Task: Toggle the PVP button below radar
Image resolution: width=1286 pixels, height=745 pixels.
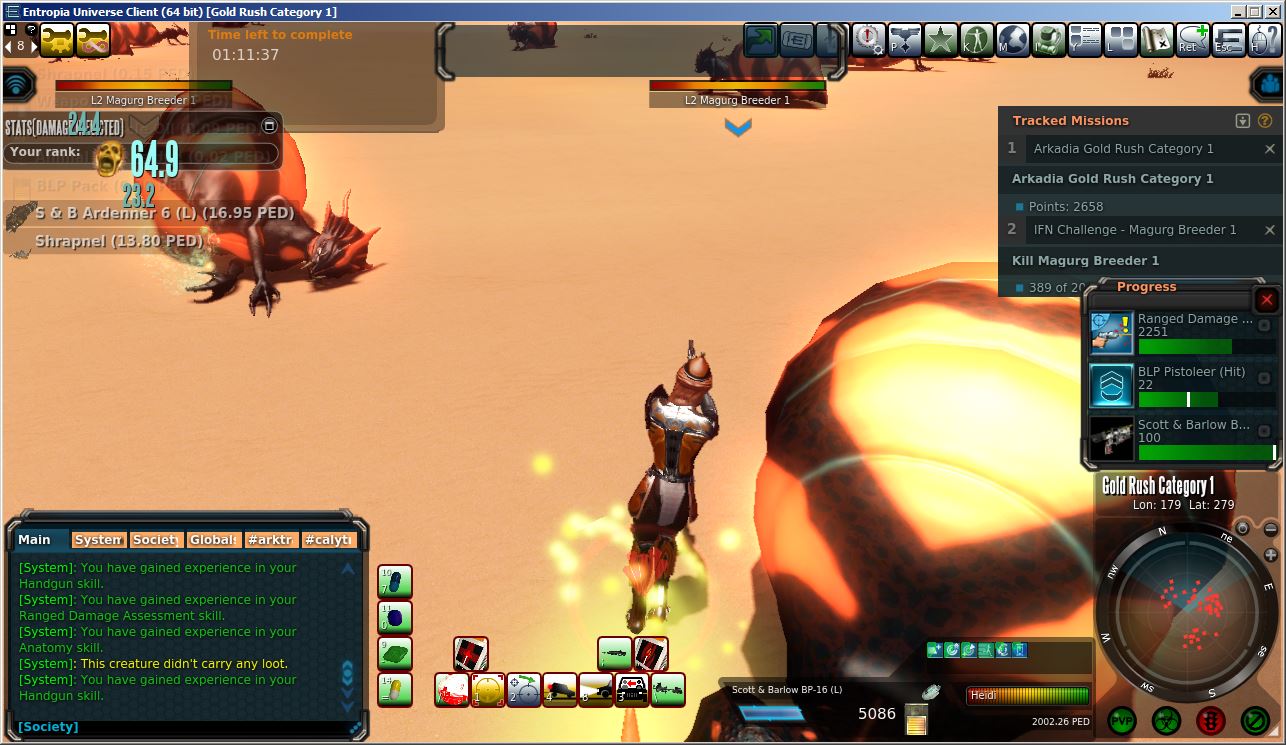Action: [1122, 719]
